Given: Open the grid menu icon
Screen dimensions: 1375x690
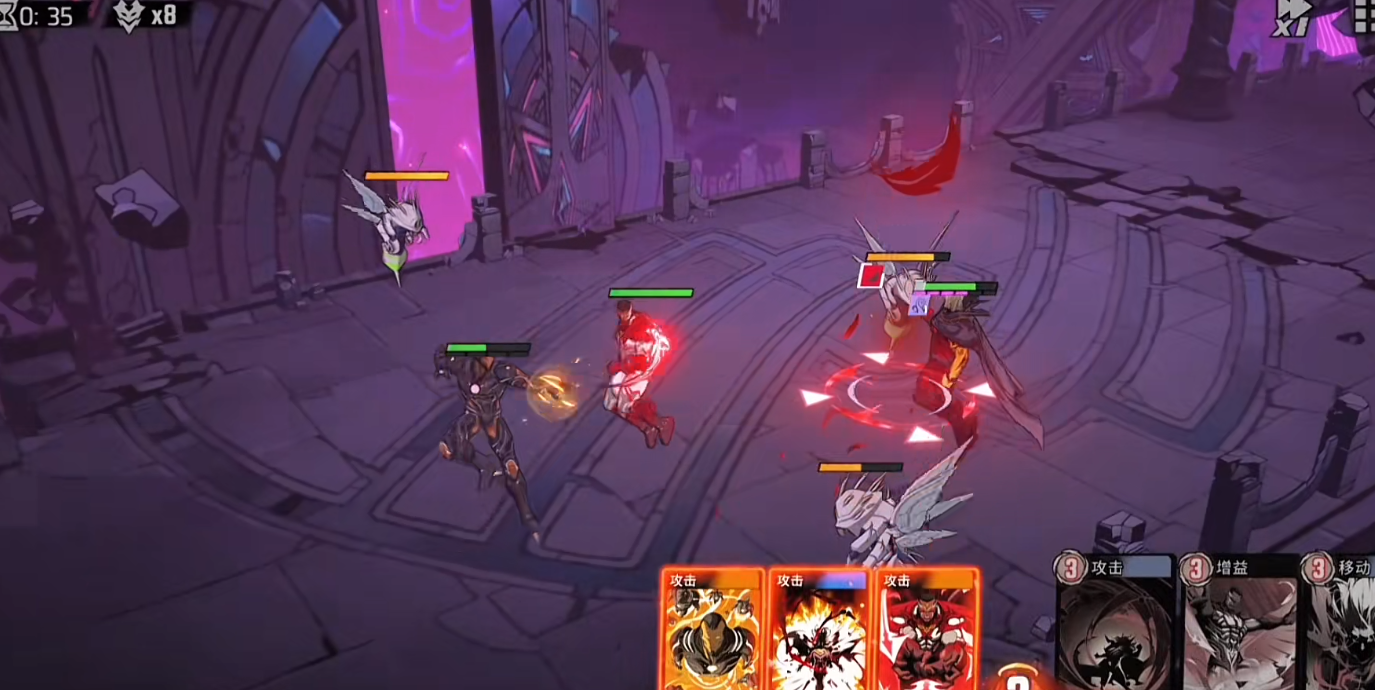Looking at the screenshot, I should point(1364,15).
